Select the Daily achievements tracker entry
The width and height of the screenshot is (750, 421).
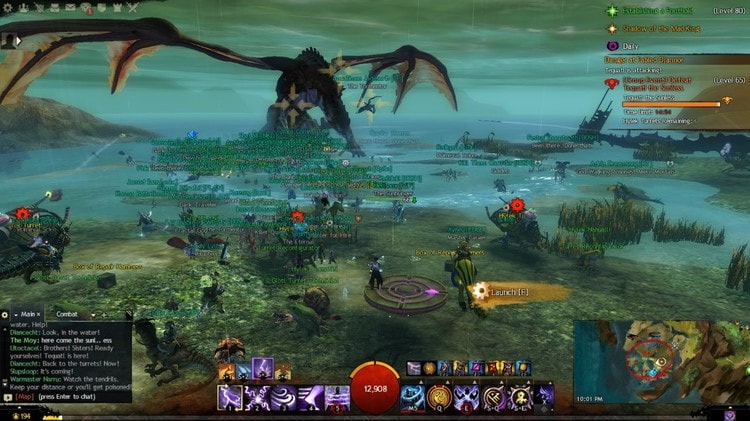(x=628, y=46)
